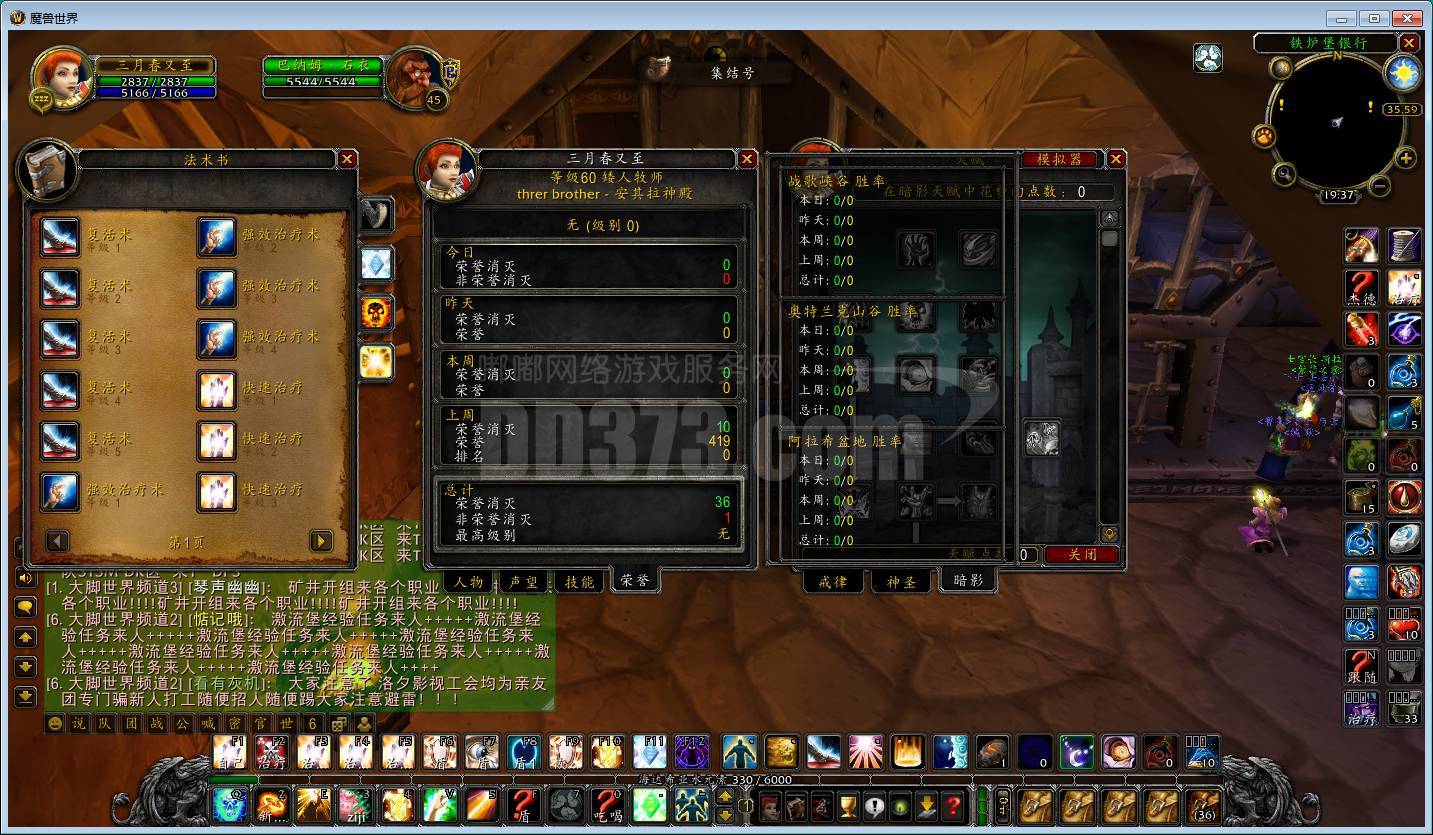Select the 技能 skills tab

[579, 581]
